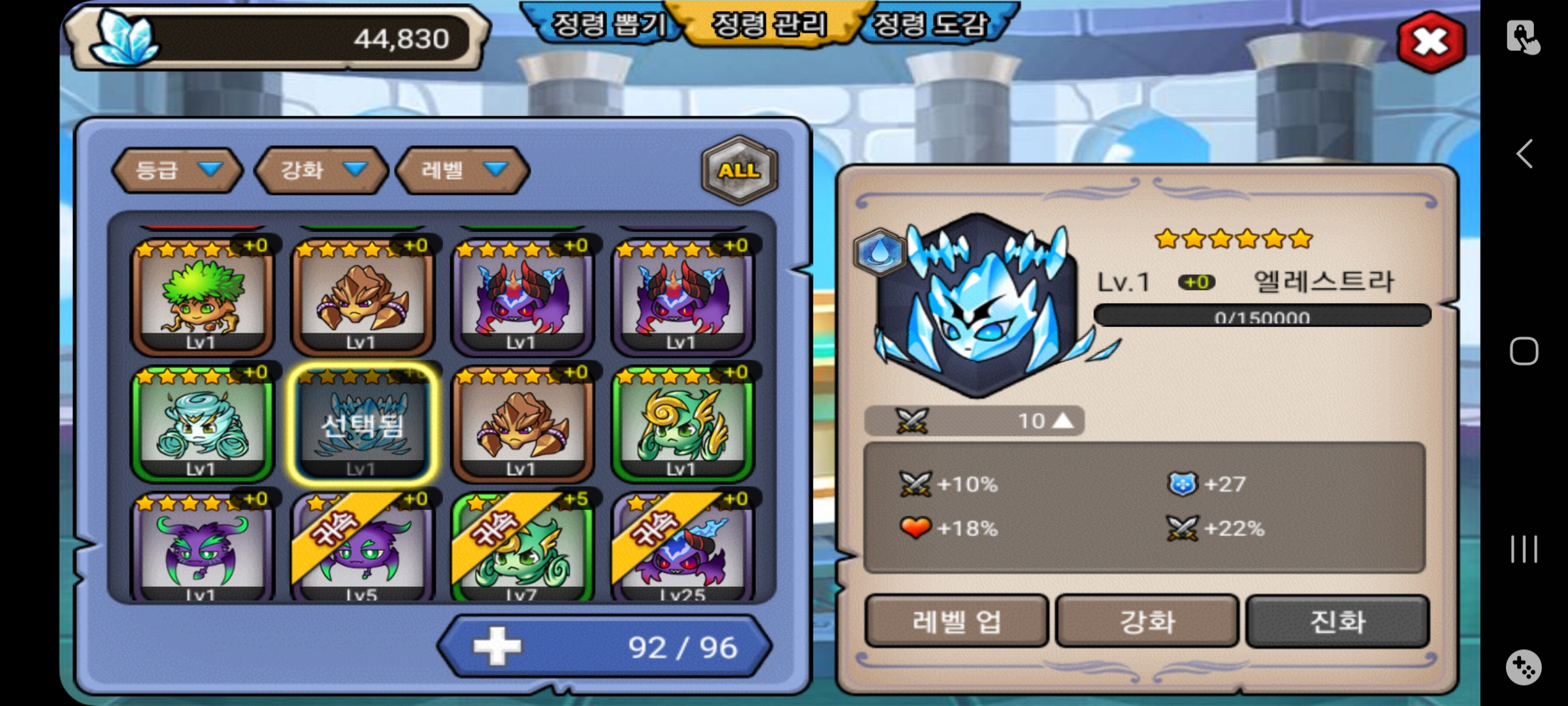Click the water element badge icon
Viewport: 1568px width, 706px height.
tap(879, 252)
